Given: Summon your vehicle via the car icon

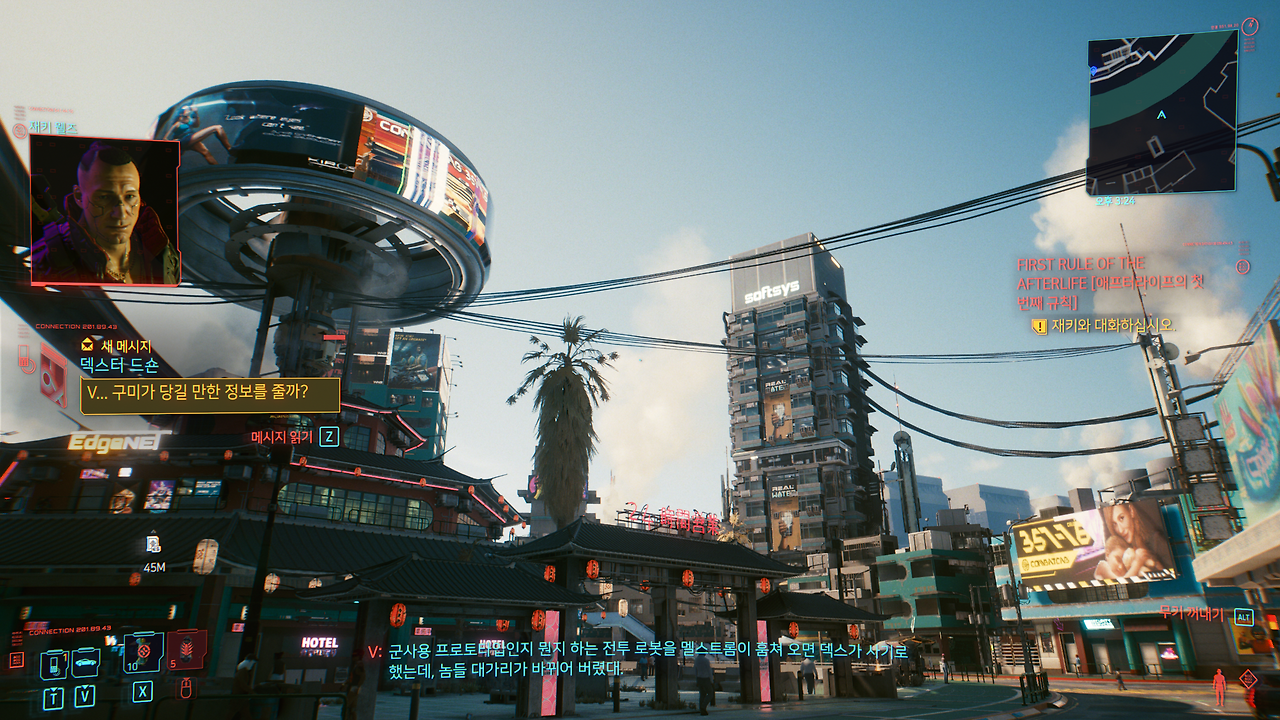Looking at the screenshot, I should [x=84, y=662].
